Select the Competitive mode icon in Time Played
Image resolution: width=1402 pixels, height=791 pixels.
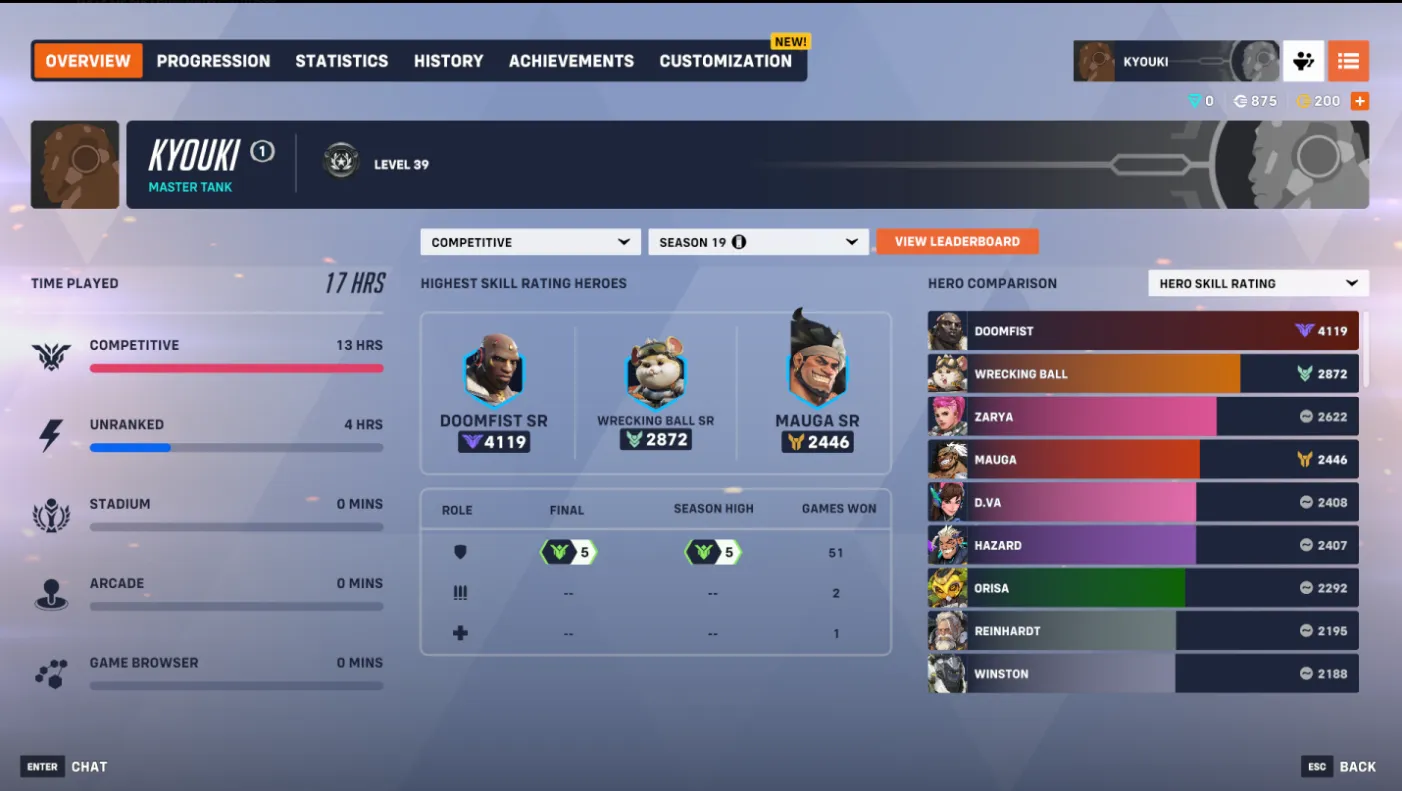click(x=51, y=353)
